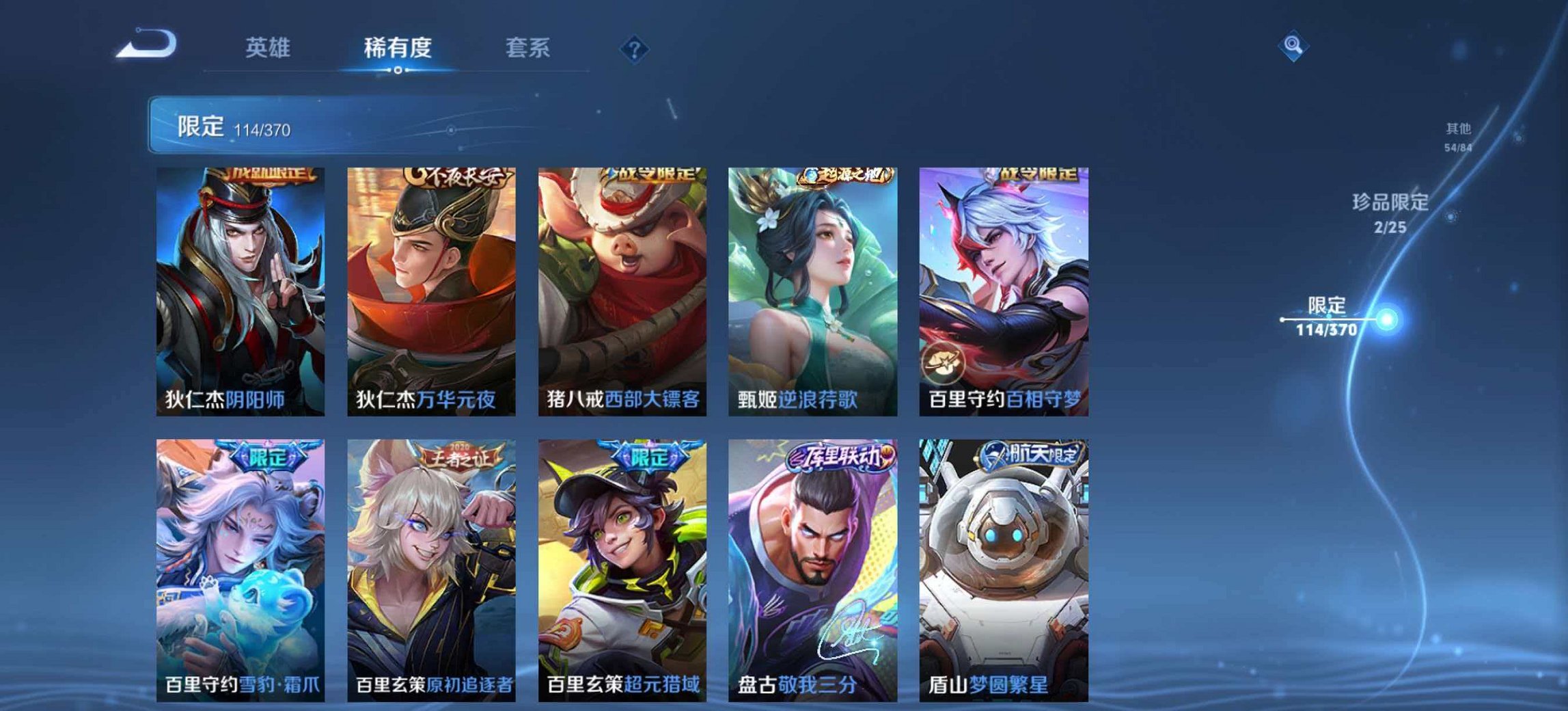Open the help question mark icon

pyautogui.click(x=635, y=48)
